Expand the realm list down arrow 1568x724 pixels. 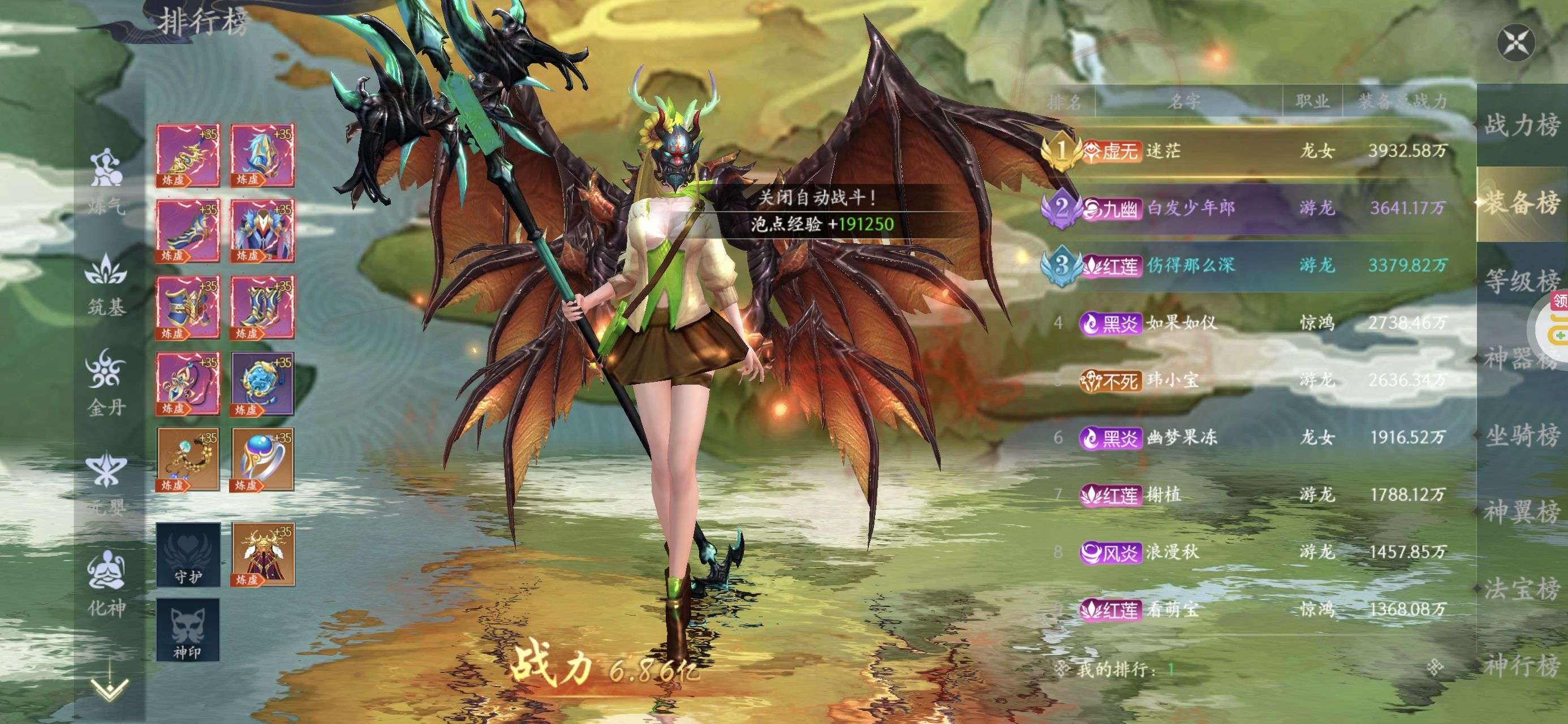click(x=109, y=689)
